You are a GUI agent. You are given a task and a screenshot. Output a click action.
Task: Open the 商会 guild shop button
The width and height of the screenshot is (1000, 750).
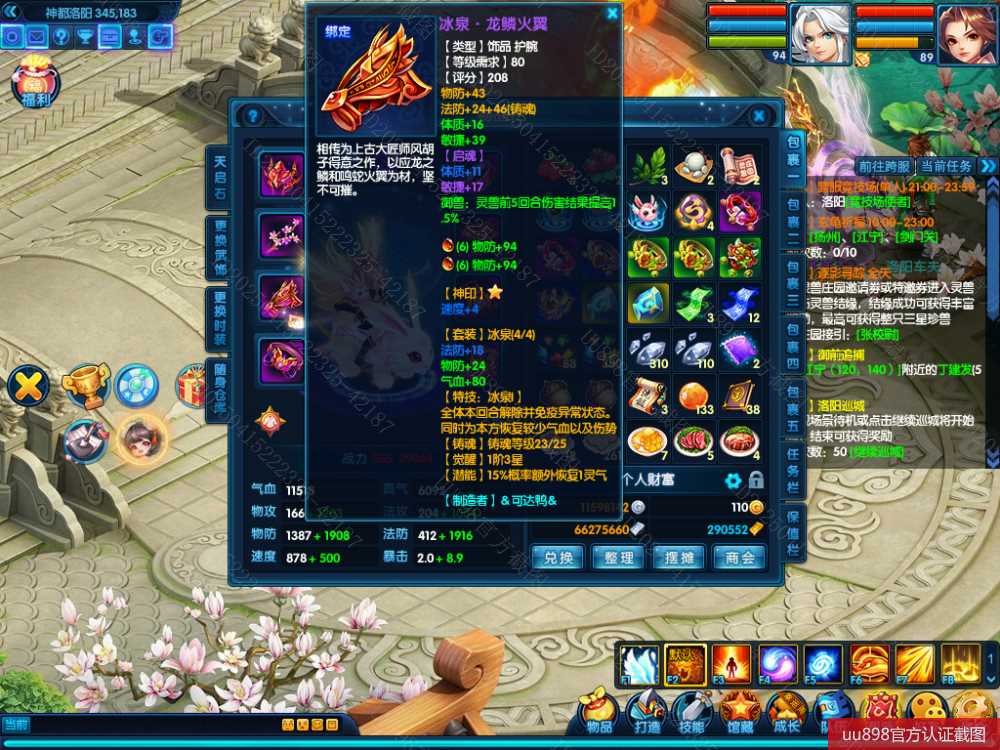pos(741,558)
